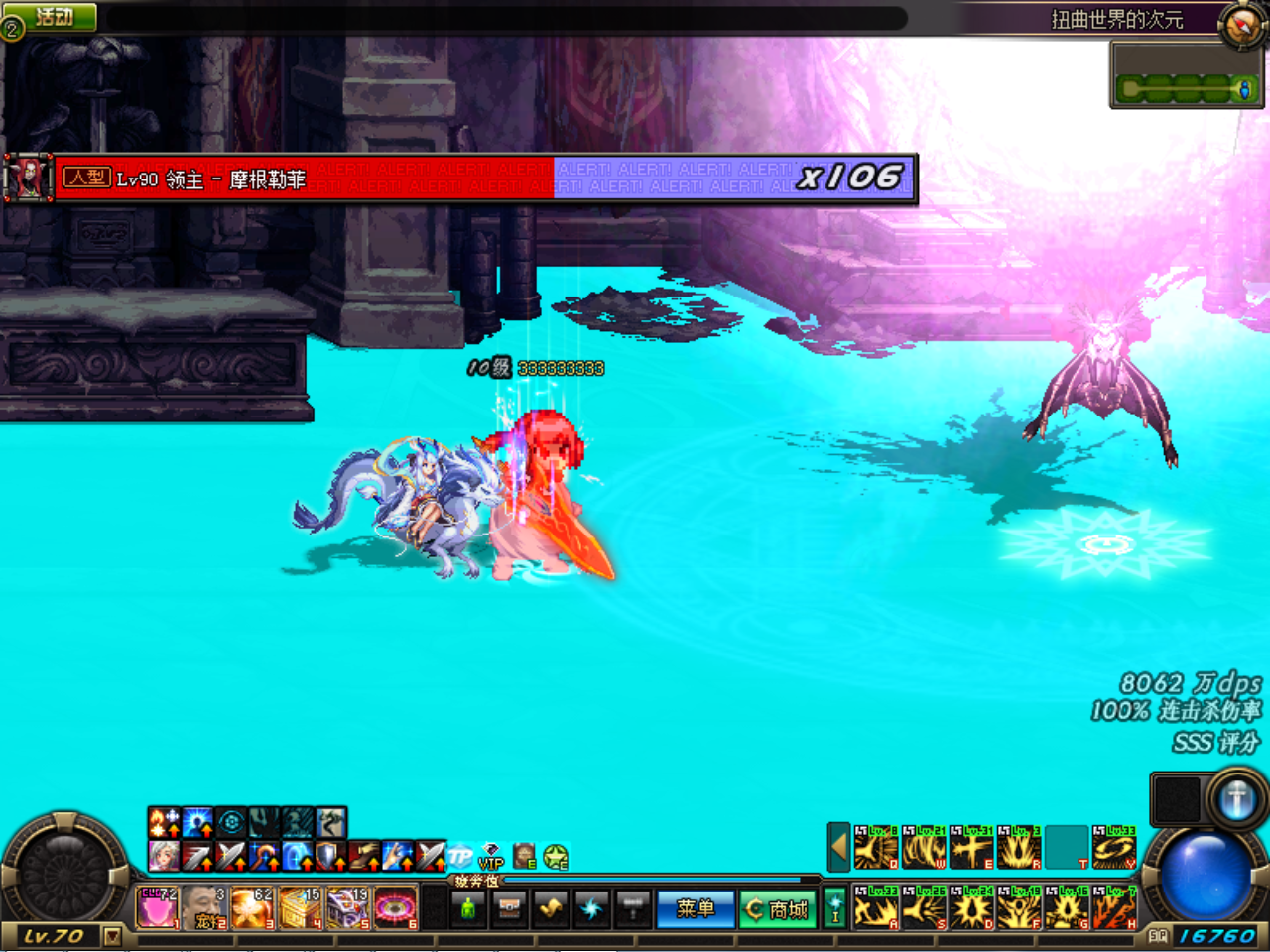
Task: Cast the Lv.8 skill bound to Q
Action: [874, 848]
